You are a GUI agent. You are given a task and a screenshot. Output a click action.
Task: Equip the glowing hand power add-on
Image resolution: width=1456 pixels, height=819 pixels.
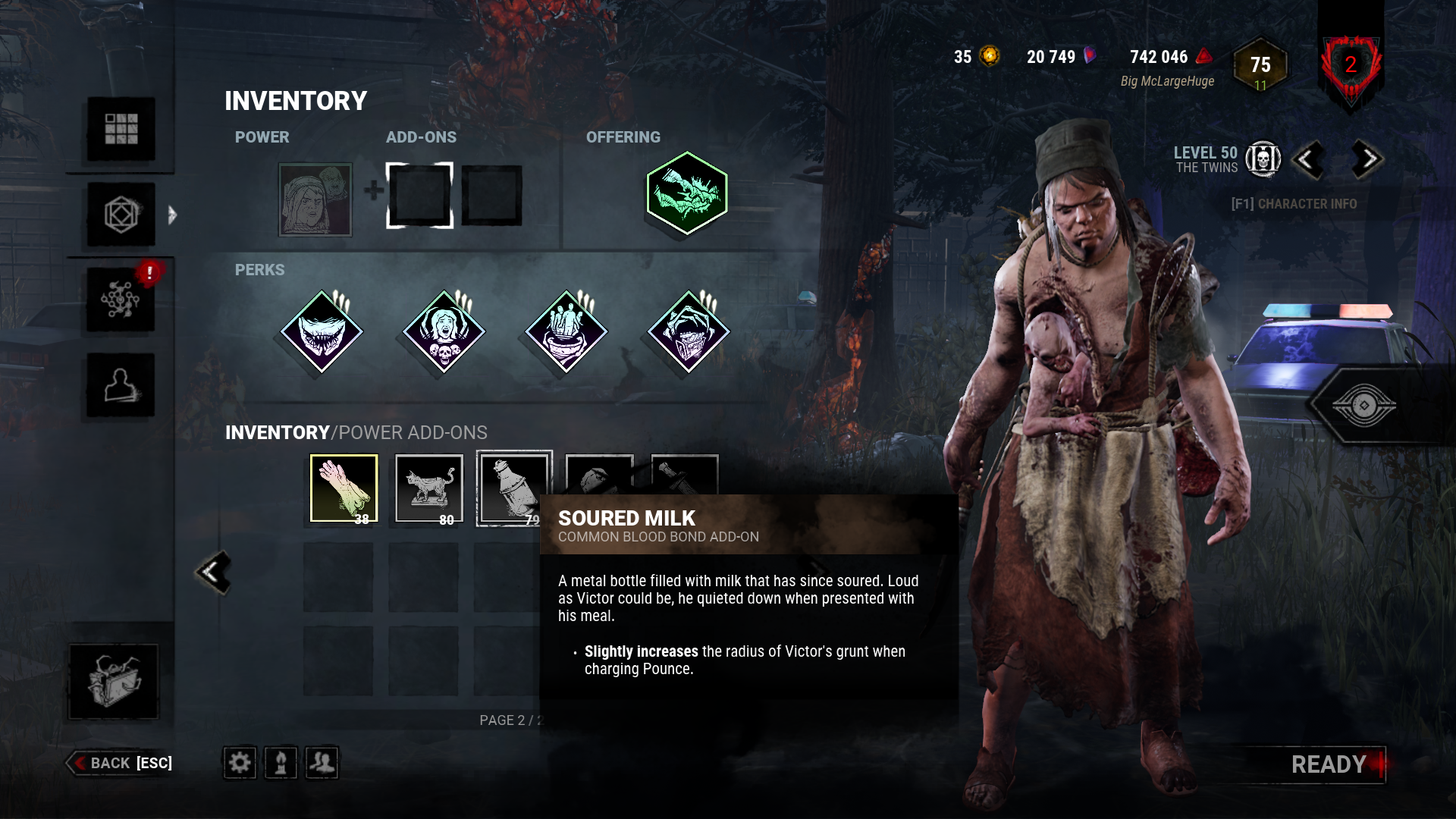[344, 486]
